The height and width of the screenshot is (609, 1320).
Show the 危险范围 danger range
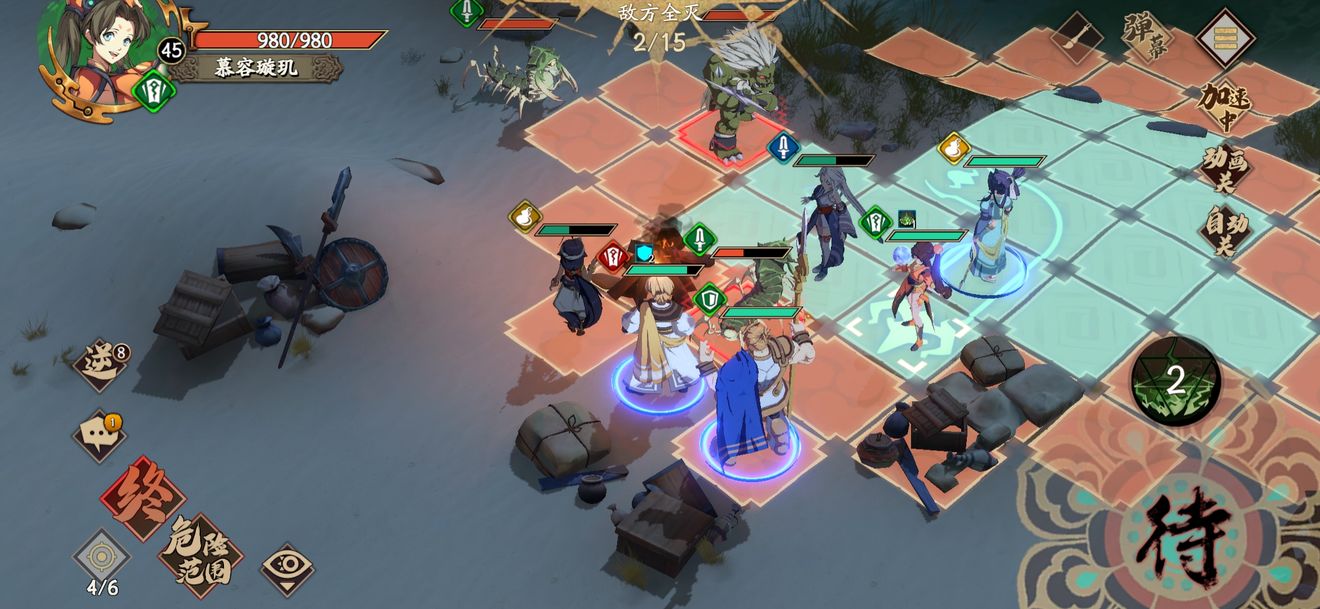tap(200, 555)
